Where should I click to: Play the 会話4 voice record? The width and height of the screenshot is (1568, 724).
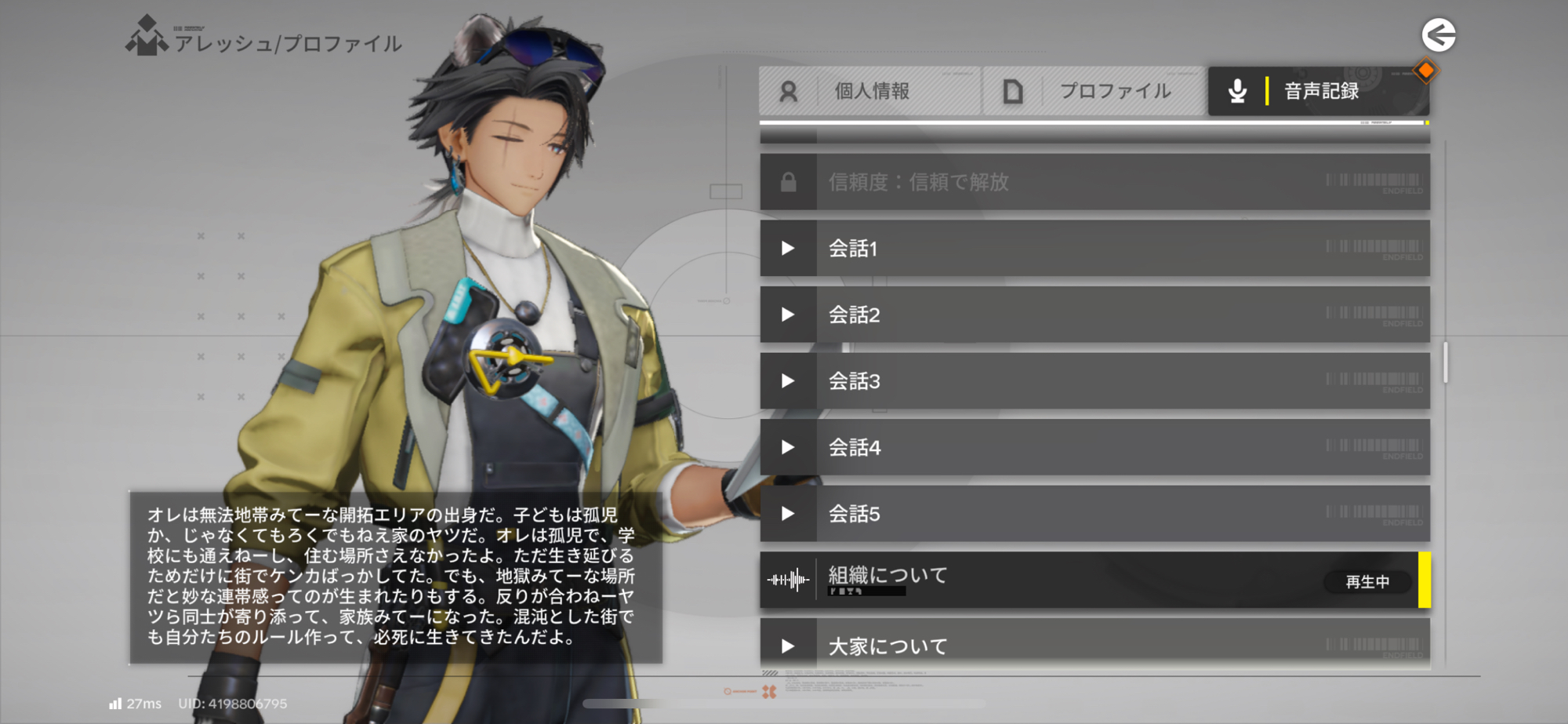click(x=1094, y=447)
